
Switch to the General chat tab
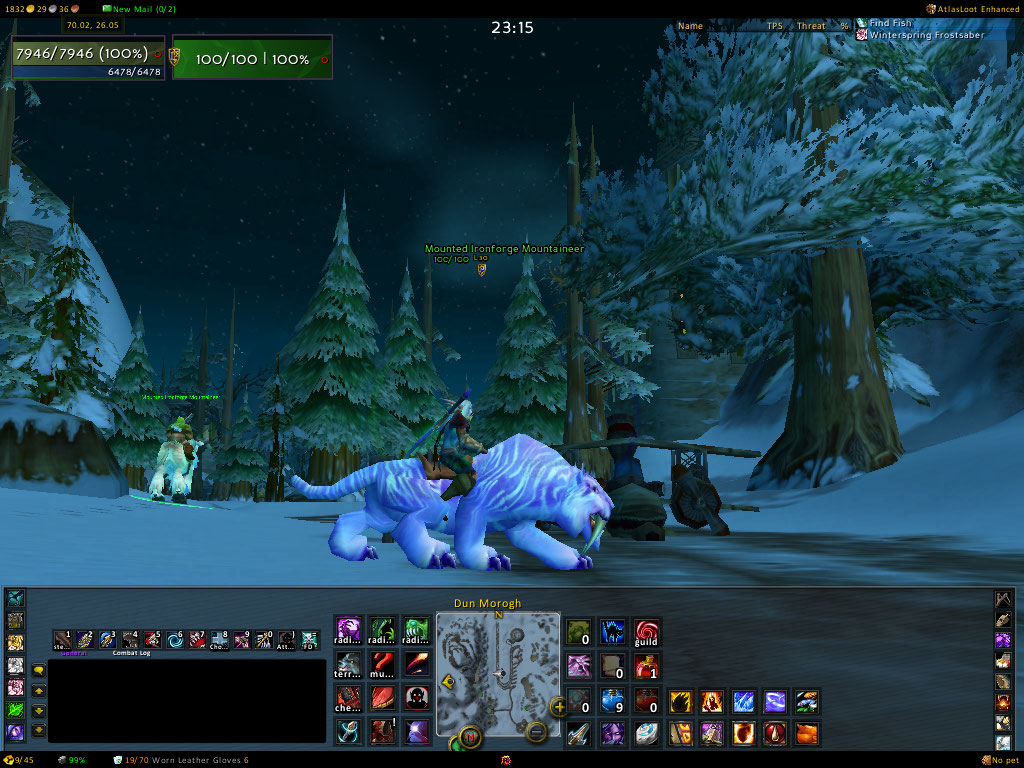pyautogui.click(x=74, y=653)
